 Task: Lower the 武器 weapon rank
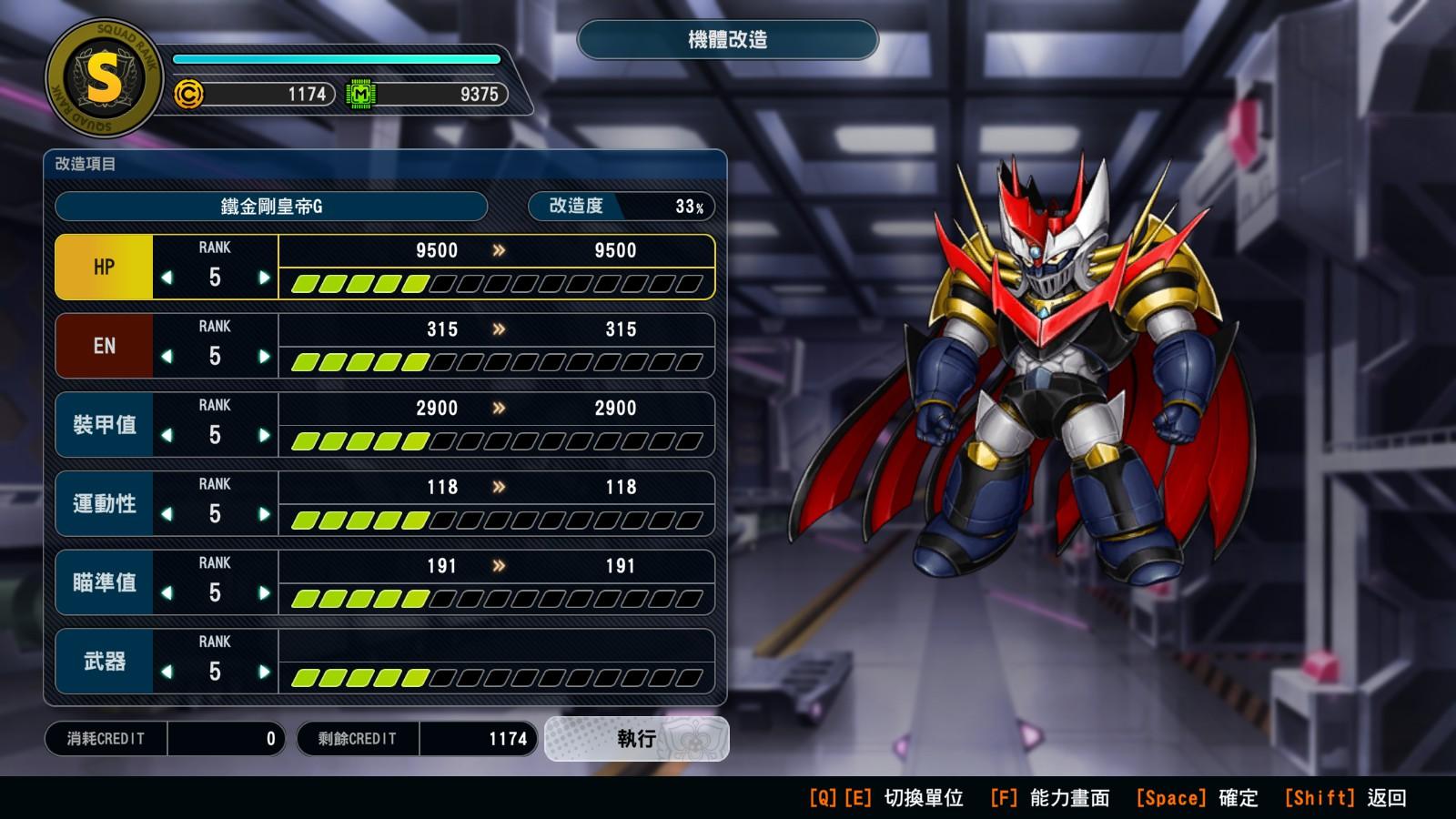(167, 672)
